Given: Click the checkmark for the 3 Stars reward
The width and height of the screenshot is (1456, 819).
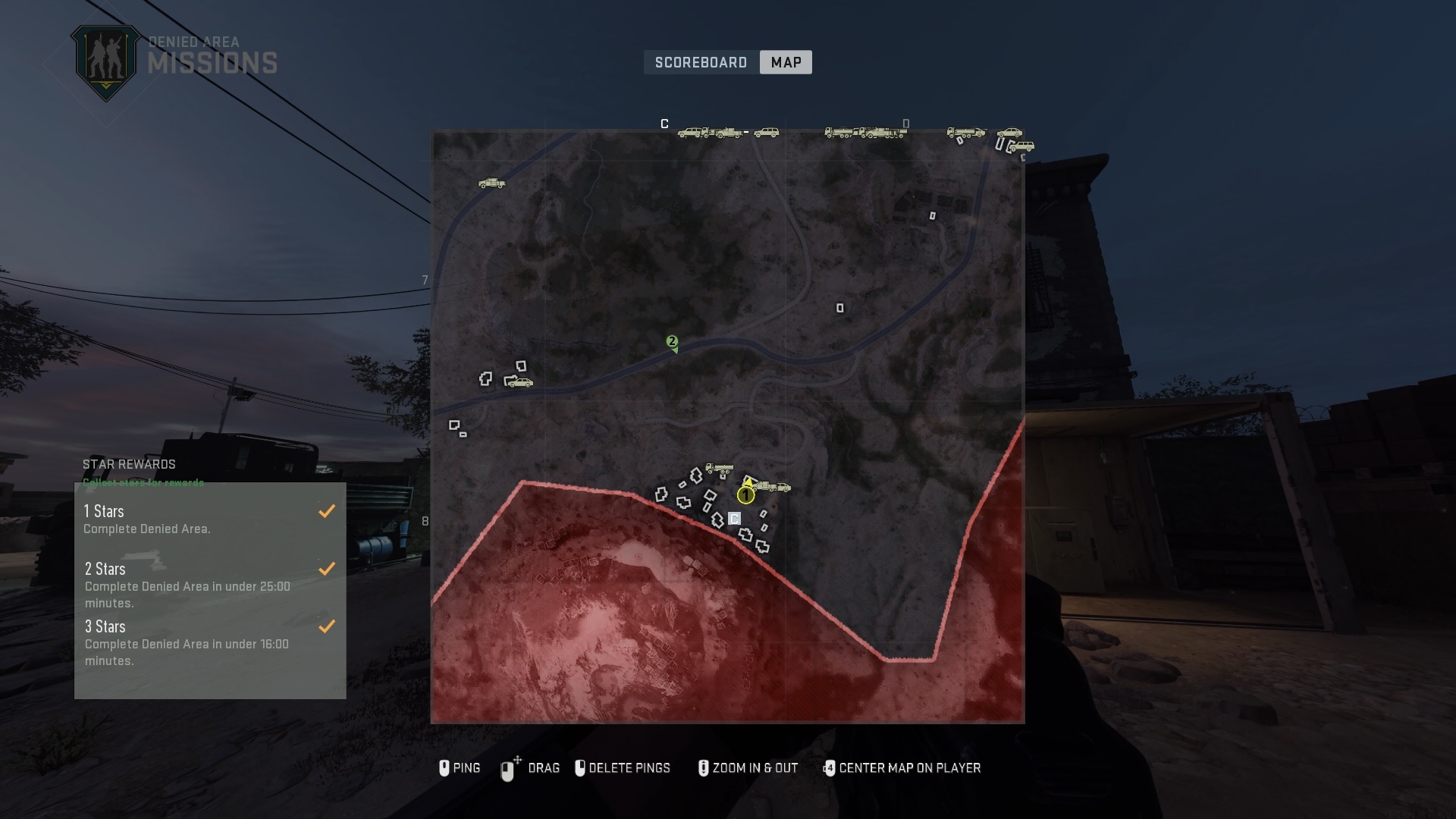Looking at the screenshot, I should click(327, 626).
